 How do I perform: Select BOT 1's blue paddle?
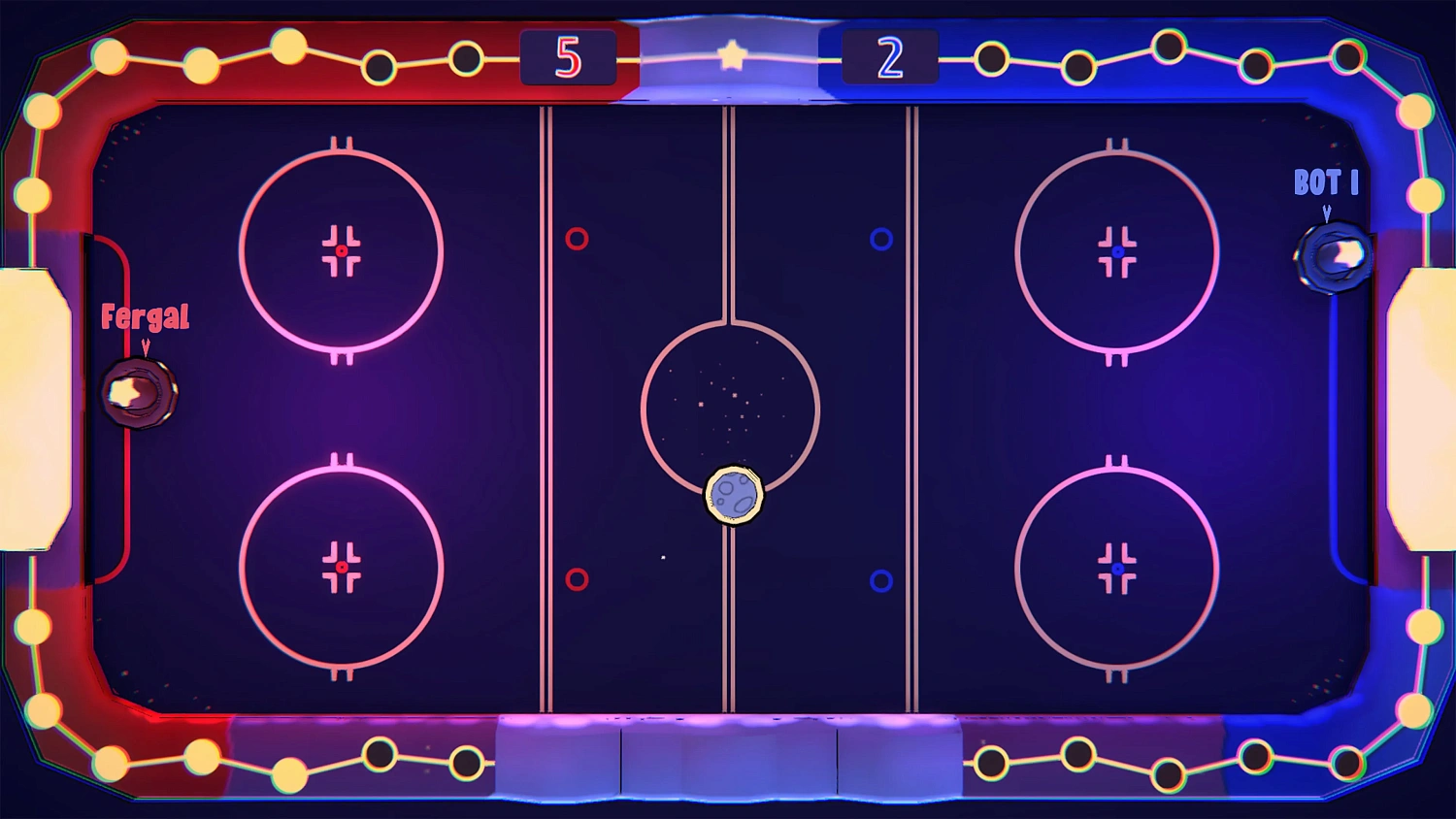tap(1332, 254)
